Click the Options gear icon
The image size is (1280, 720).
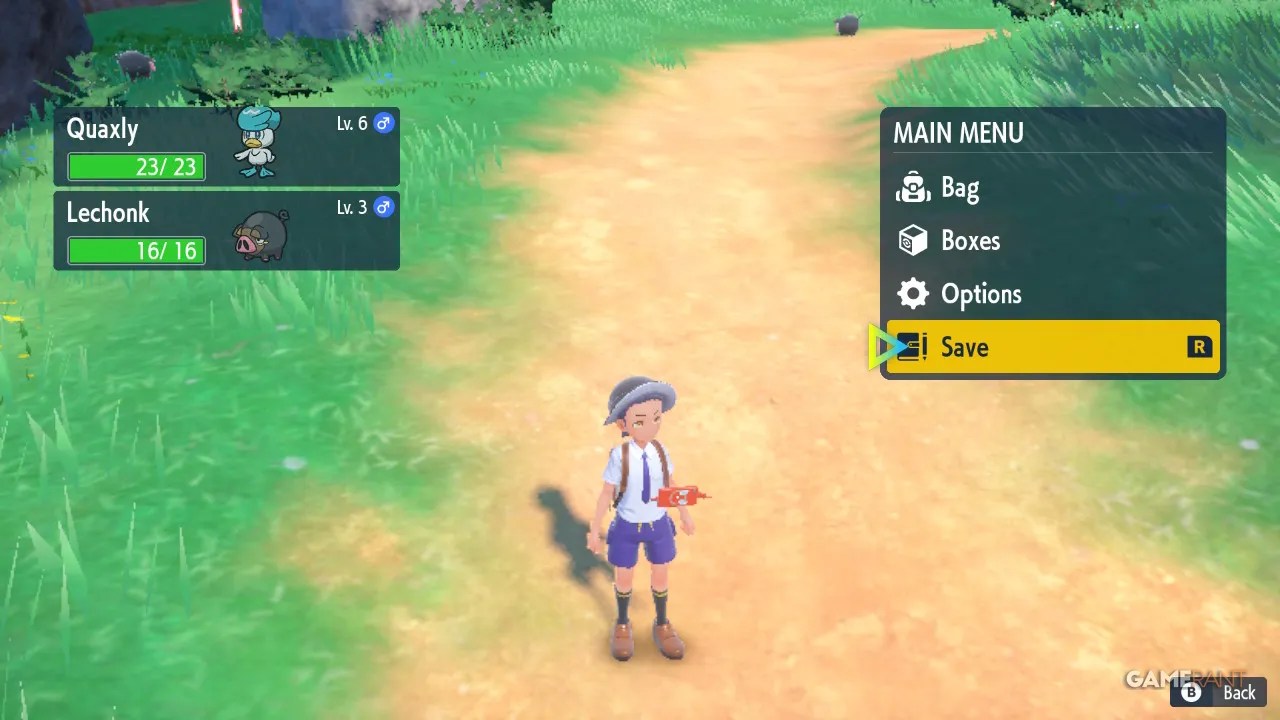(x=912, y=293)
